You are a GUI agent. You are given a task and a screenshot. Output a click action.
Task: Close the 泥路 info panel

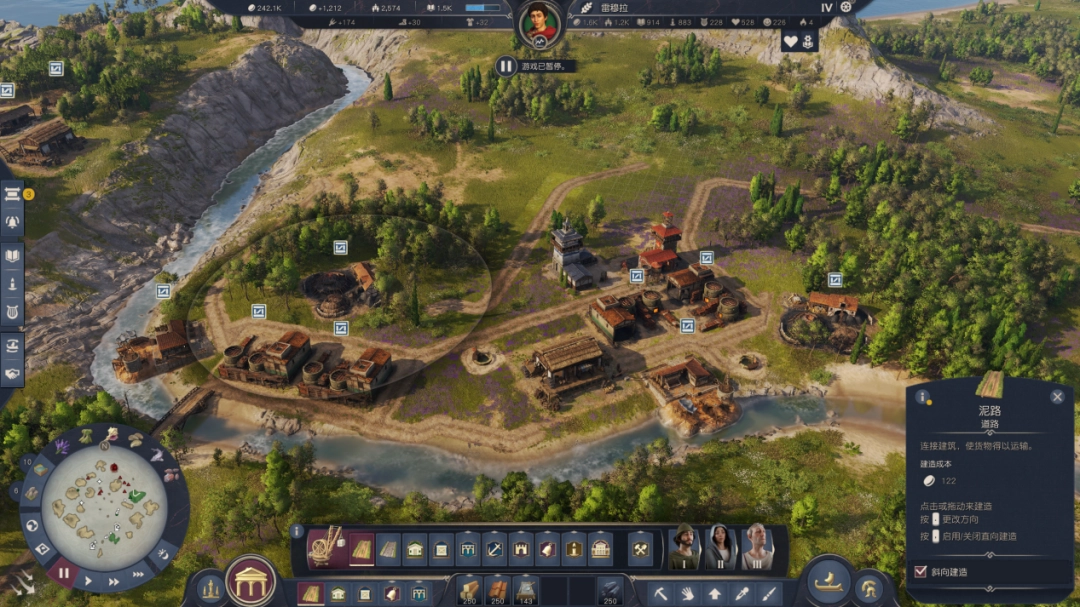coord(1057,396)
